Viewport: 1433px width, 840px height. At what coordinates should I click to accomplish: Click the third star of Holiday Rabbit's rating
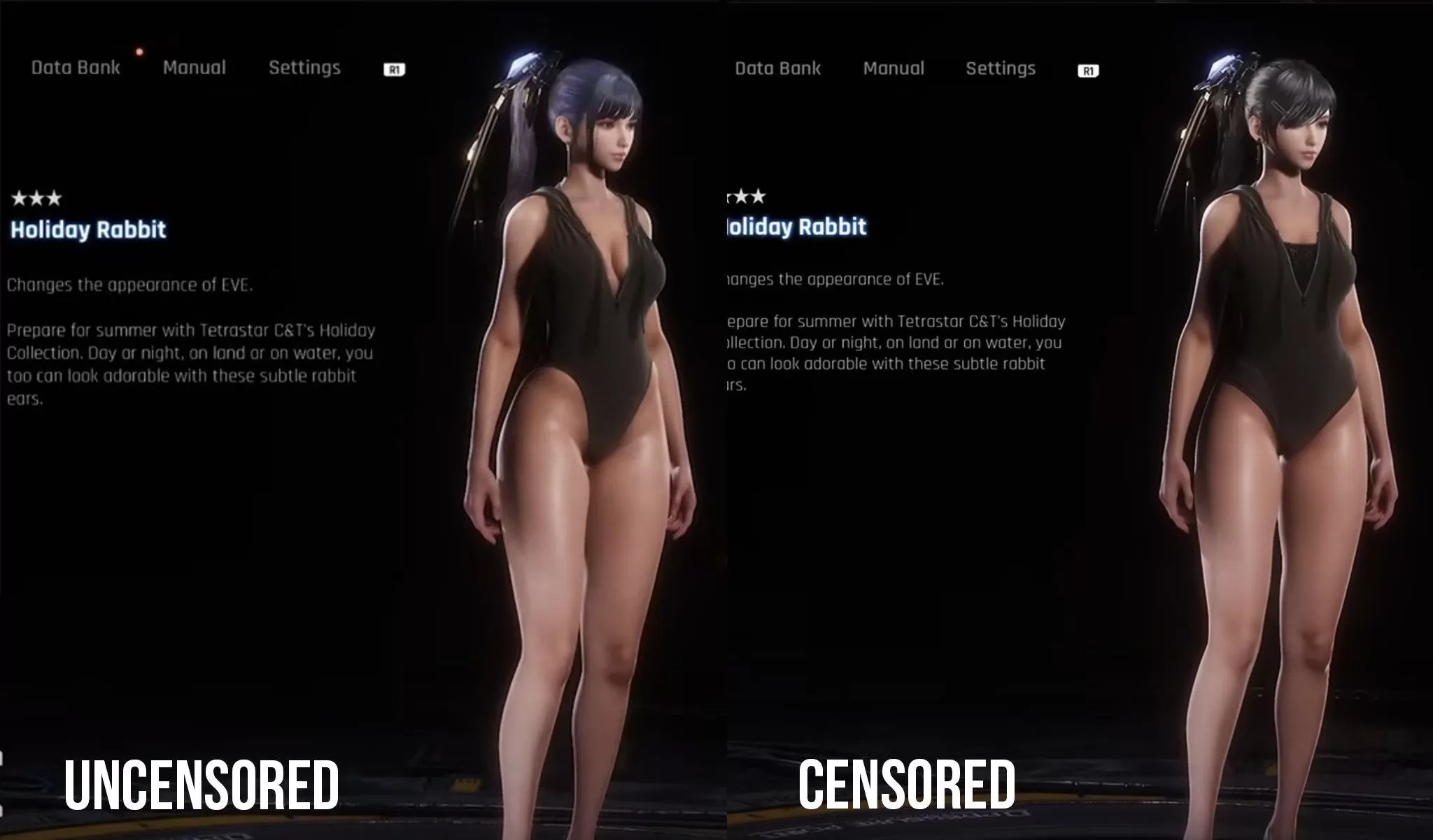[x=55, y=199]
